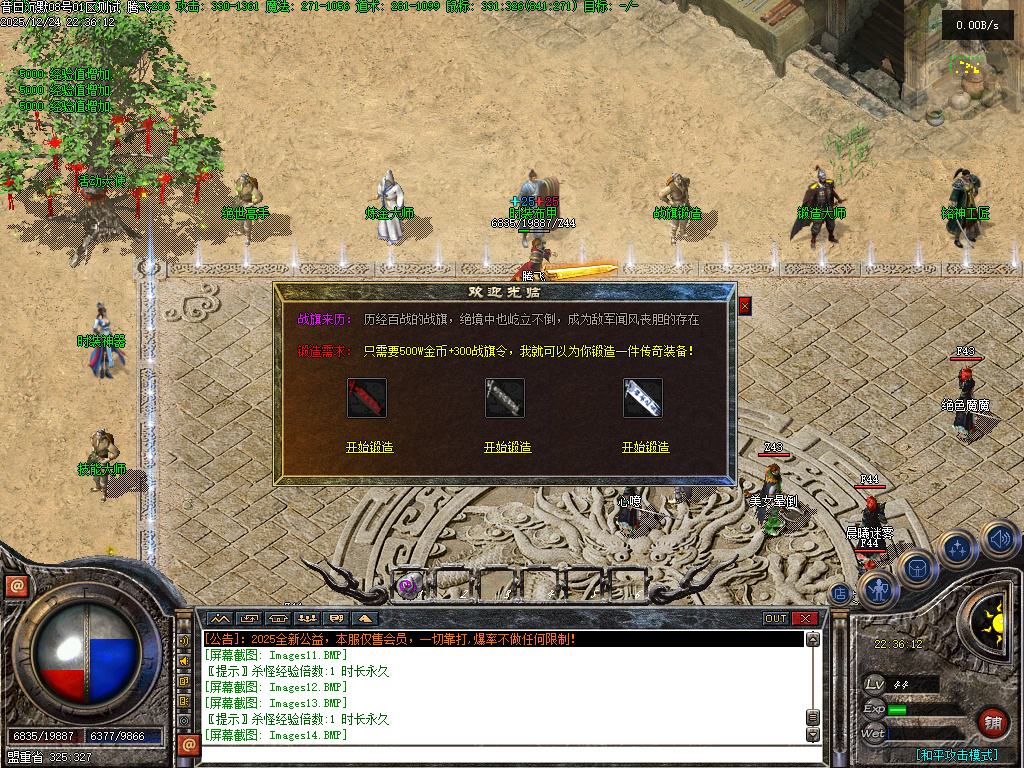Select the white war banner item icon
Image resolution: width=1024 pixels, height=768 pixels.
click(x=643, y=398)
